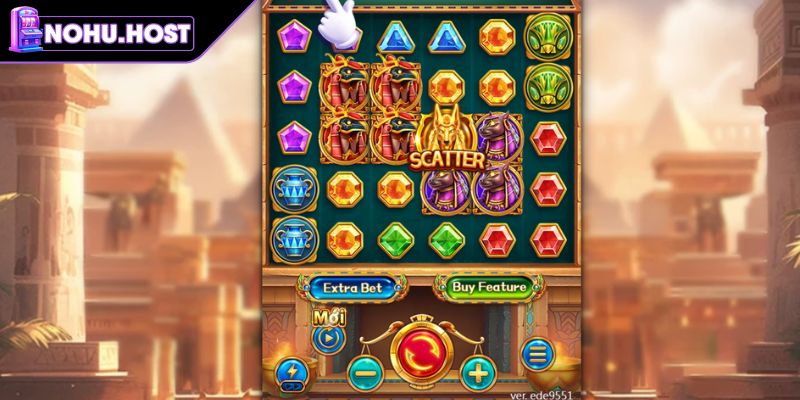Decrease the bet with the minus button
The image size is (800, 400).
coord(364,373)
